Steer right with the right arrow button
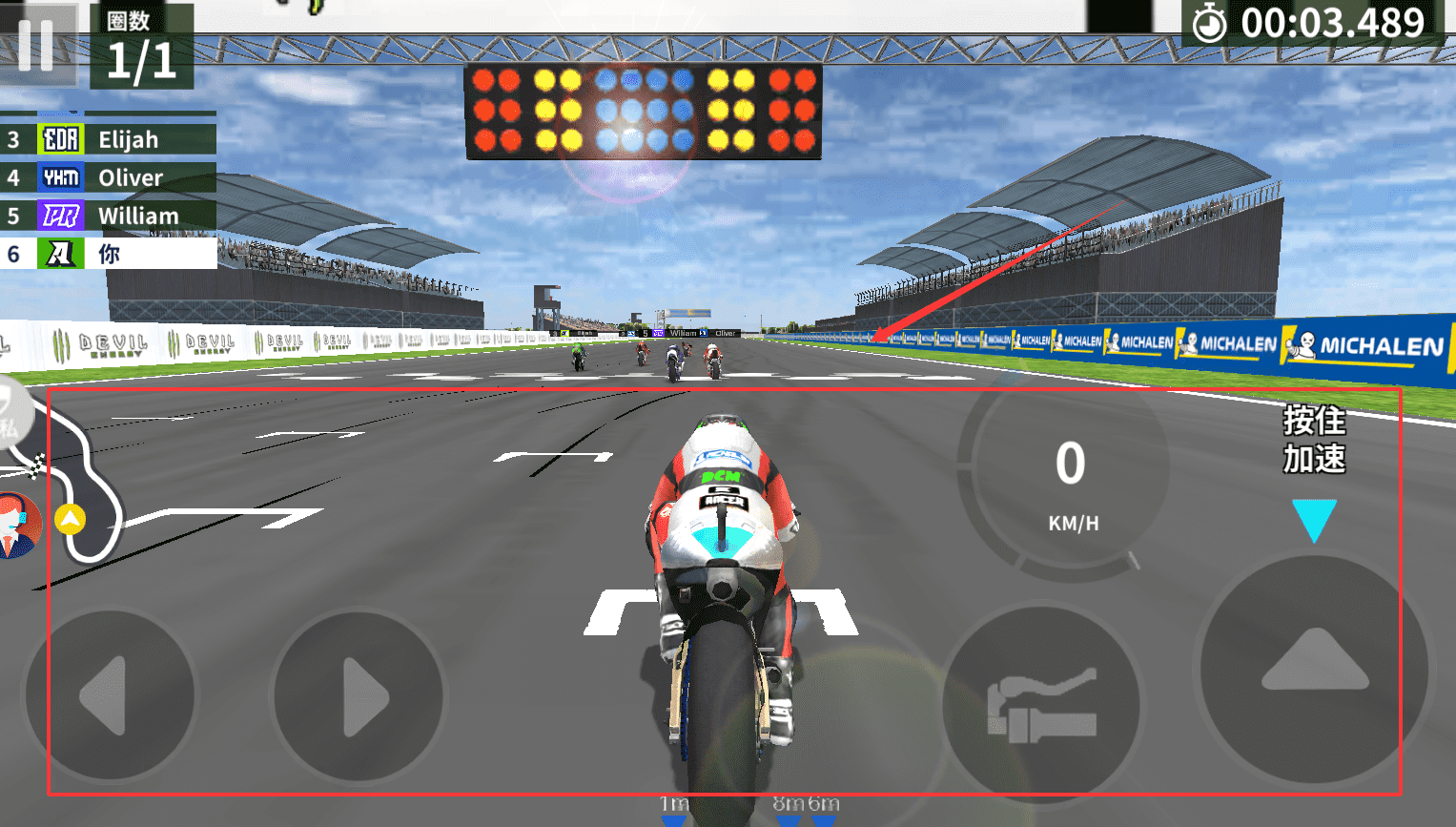Image resolution: width=1456 pixels, height=827 pixels. [359, 696]
